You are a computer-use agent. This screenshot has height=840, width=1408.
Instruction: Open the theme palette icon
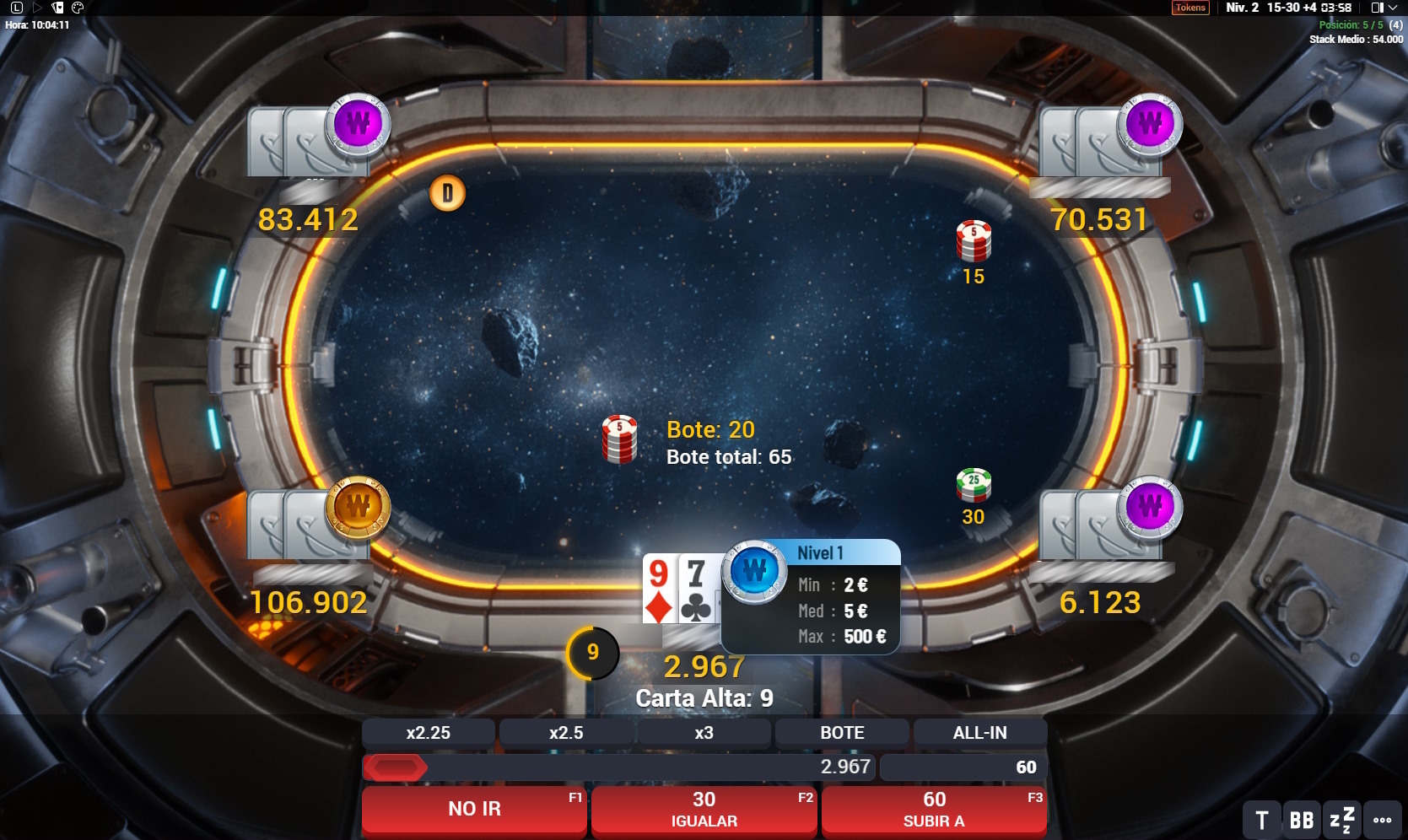pyautogui.click(x=78, y=8)
